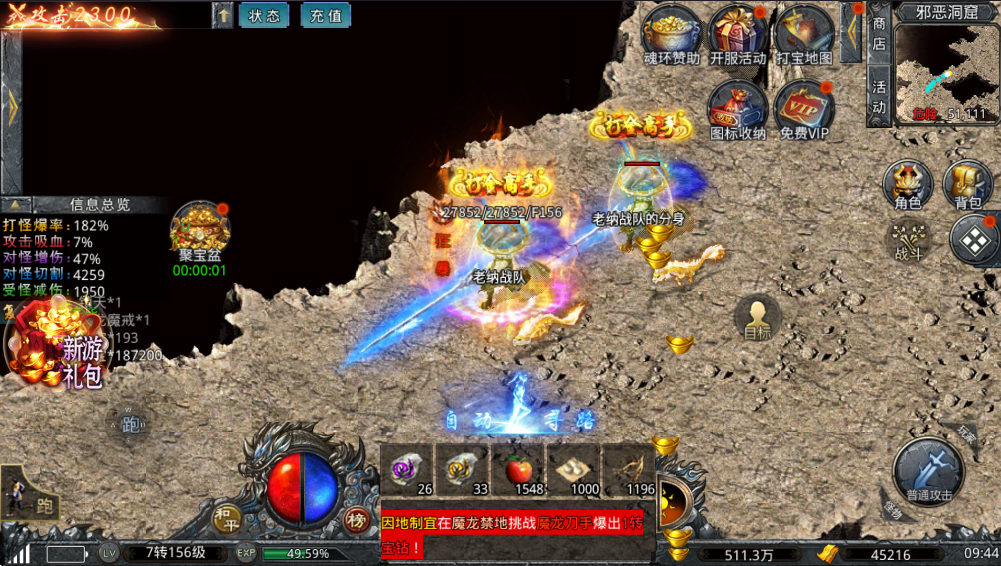Open the 角色 character sheet
This screenshot has width=1001, height=566.
coord(907,185)
